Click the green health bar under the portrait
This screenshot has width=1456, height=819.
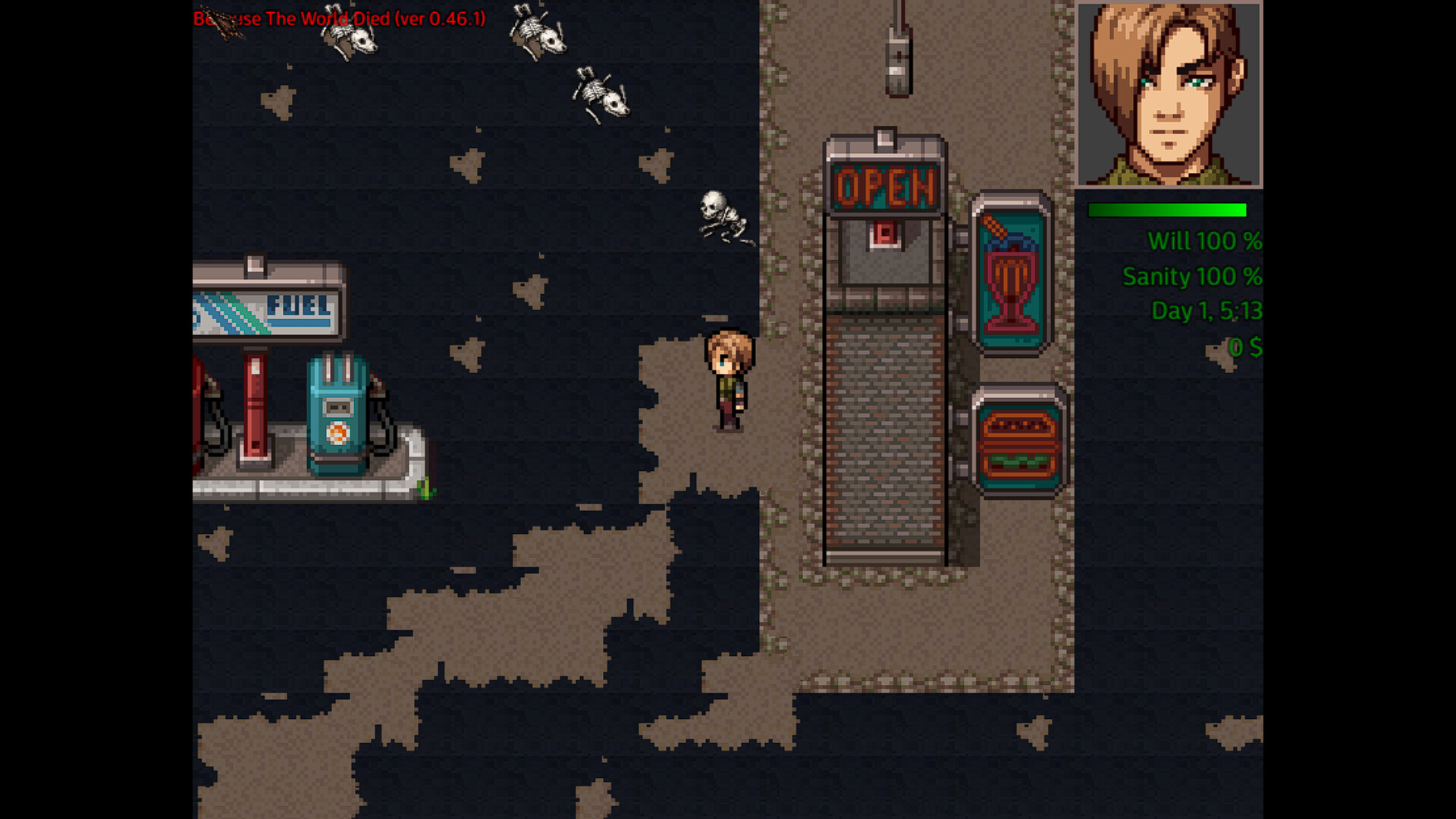click(x=1168, y=209)
